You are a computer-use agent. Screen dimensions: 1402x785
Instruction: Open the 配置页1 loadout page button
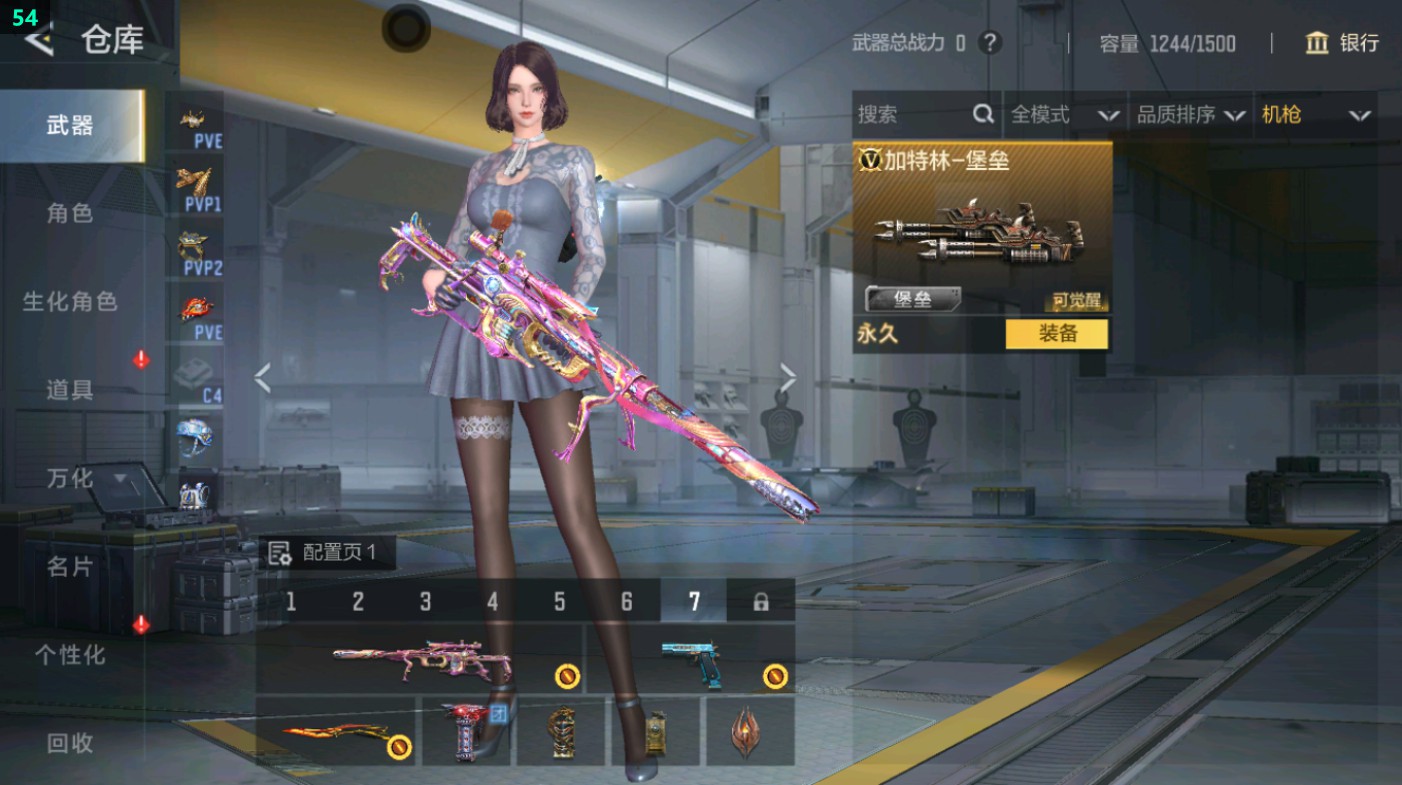pyautogui.click(x=326, y=553)
